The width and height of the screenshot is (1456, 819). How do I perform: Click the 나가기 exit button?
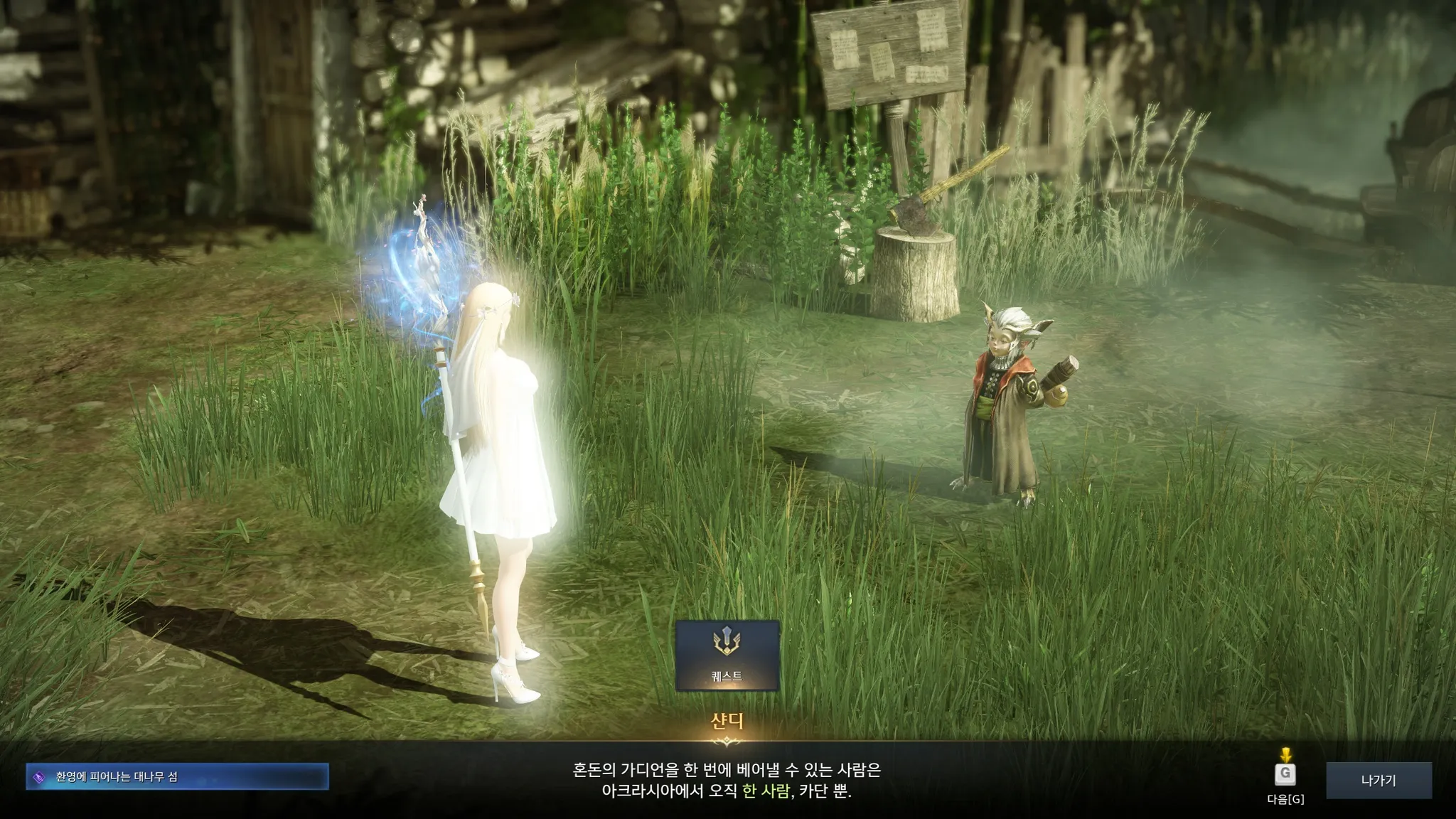1378,781
